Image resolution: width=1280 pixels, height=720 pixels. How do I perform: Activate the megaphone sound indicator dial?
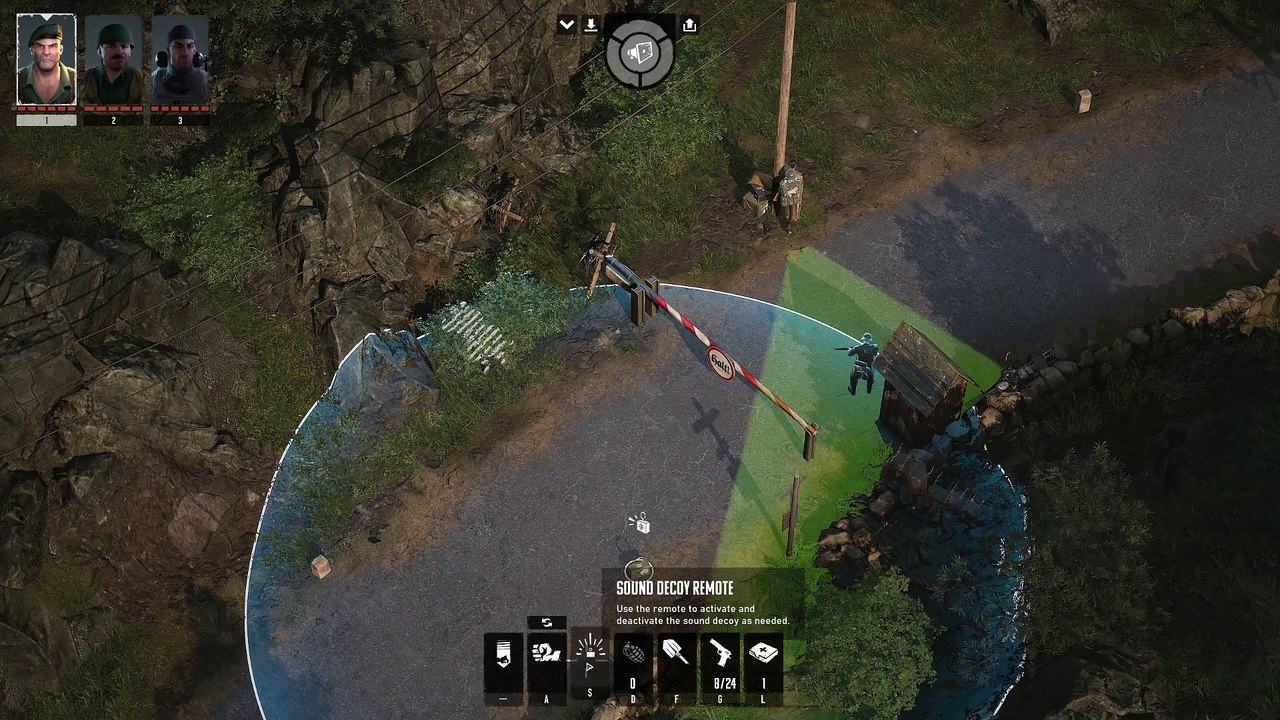point(640,51)
